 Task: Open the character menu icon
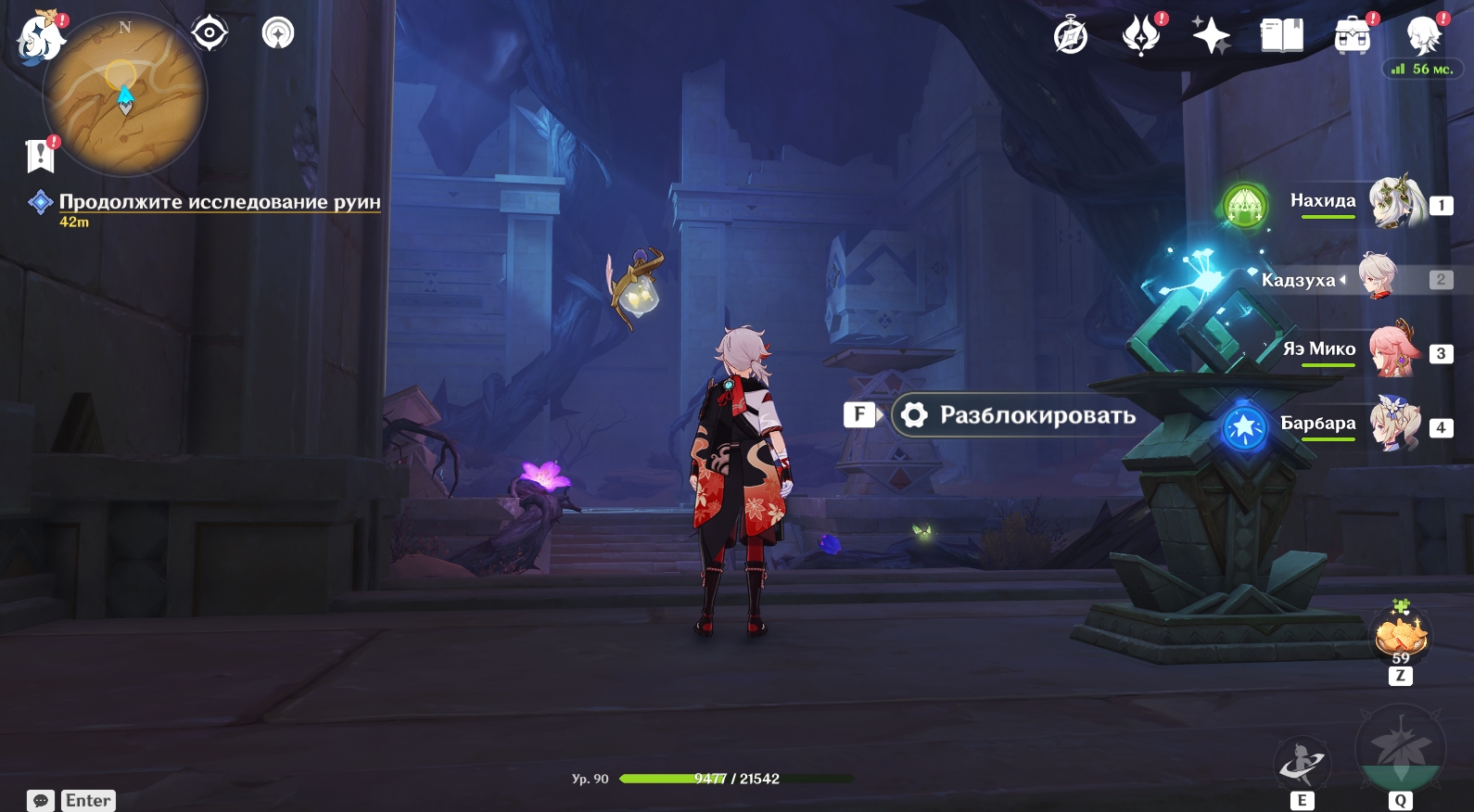coord(1423,36)
